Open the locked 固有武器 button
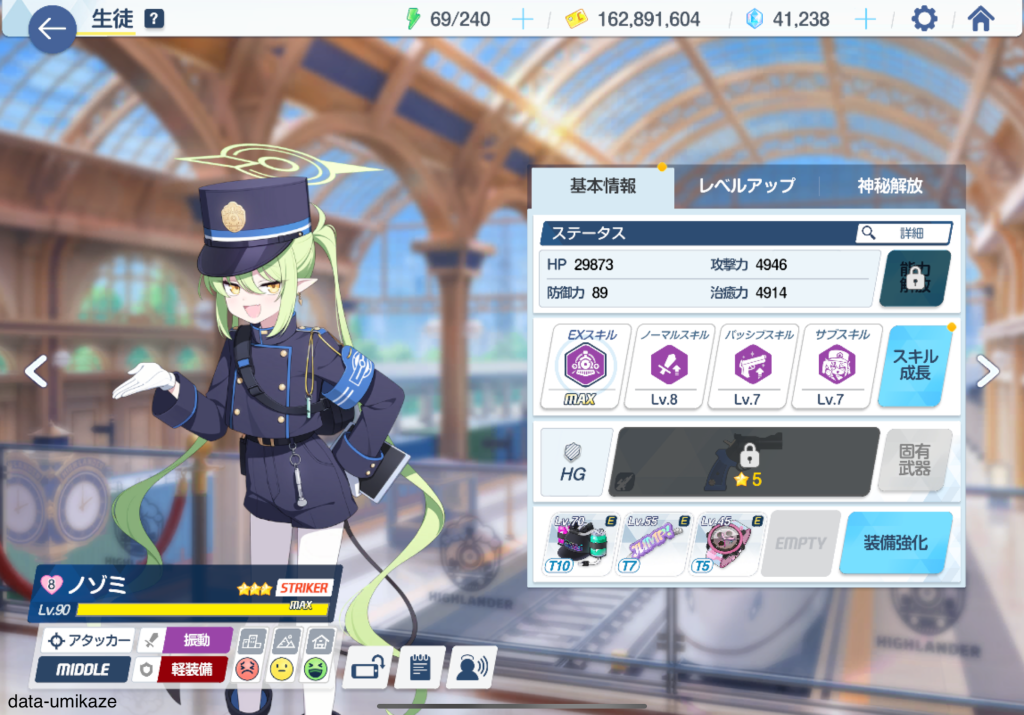 tap(914, 461)
